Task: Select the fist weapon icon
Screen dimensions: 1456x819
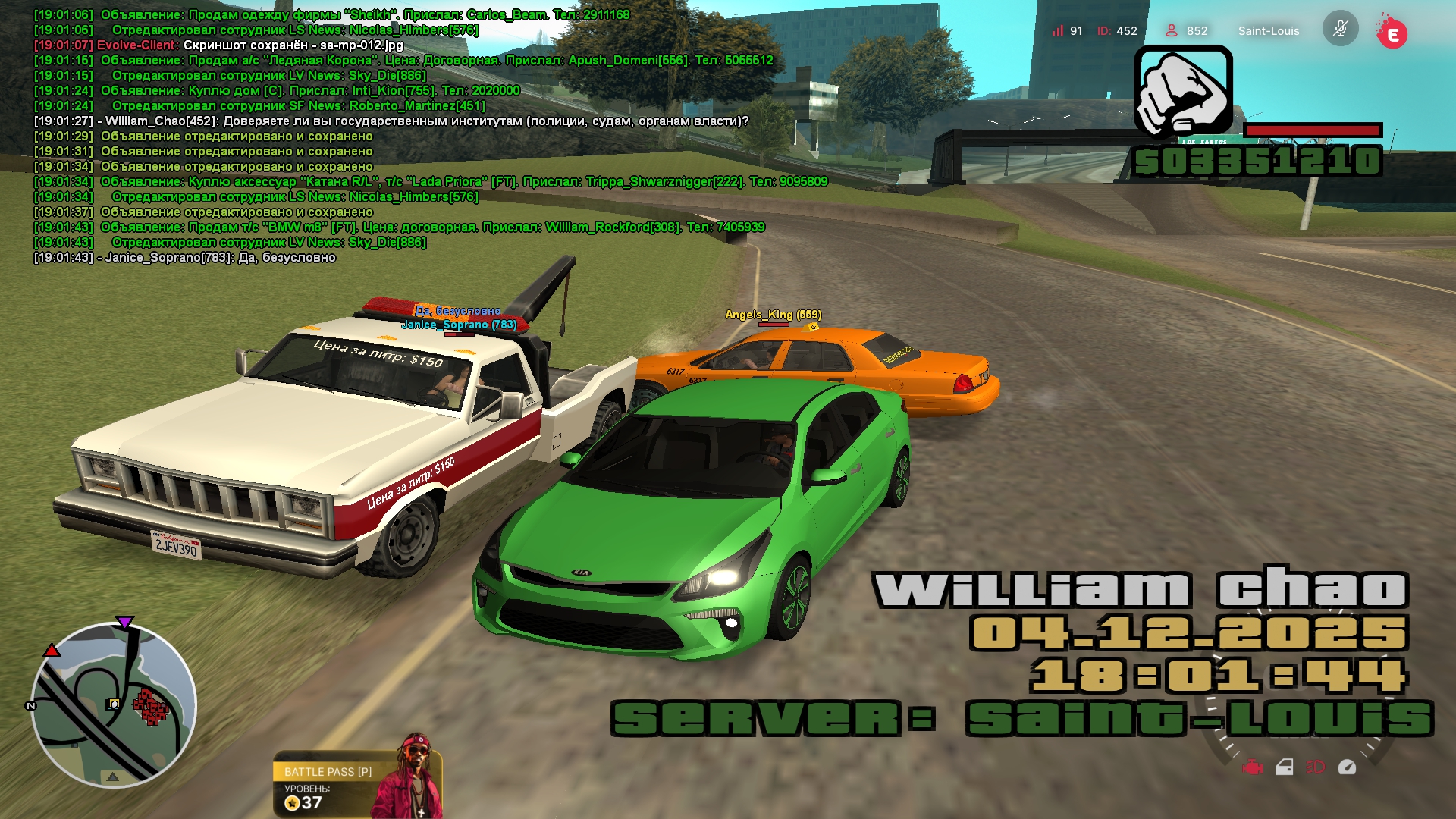Action: (x=1183, y=91)
